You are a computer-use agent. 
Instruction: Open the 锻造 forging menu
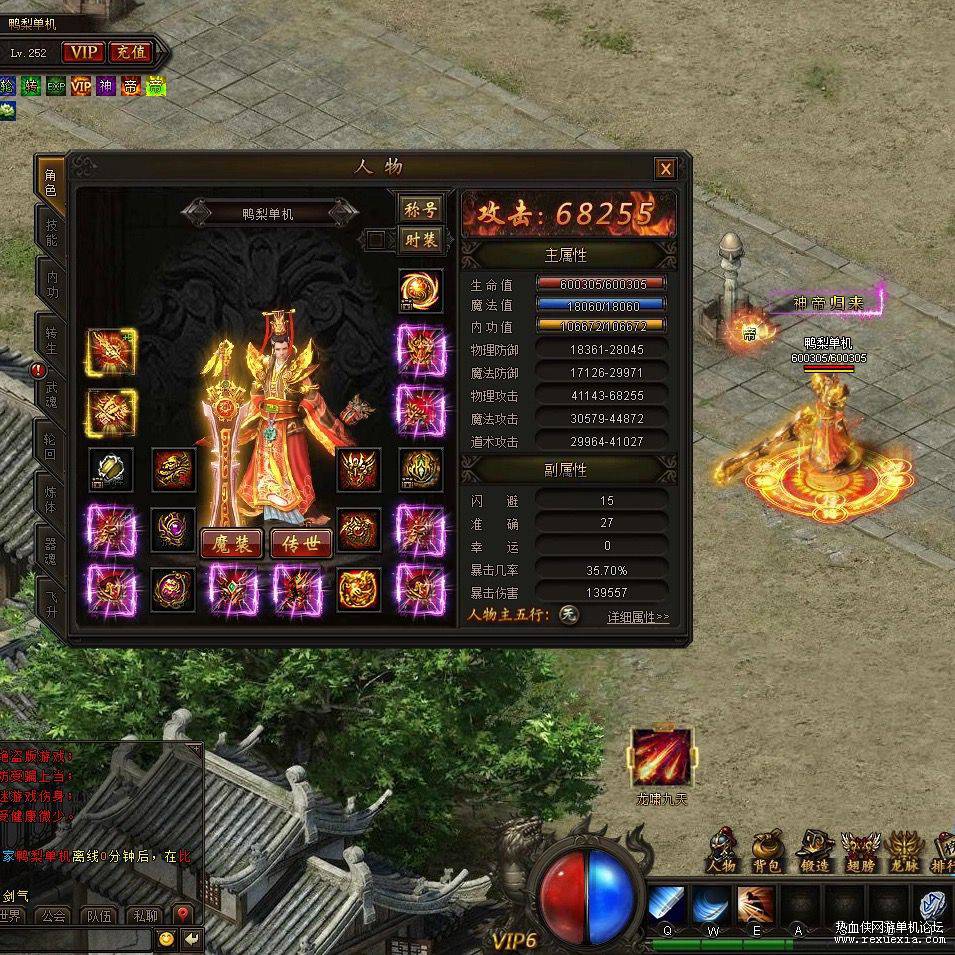point(814,850)
